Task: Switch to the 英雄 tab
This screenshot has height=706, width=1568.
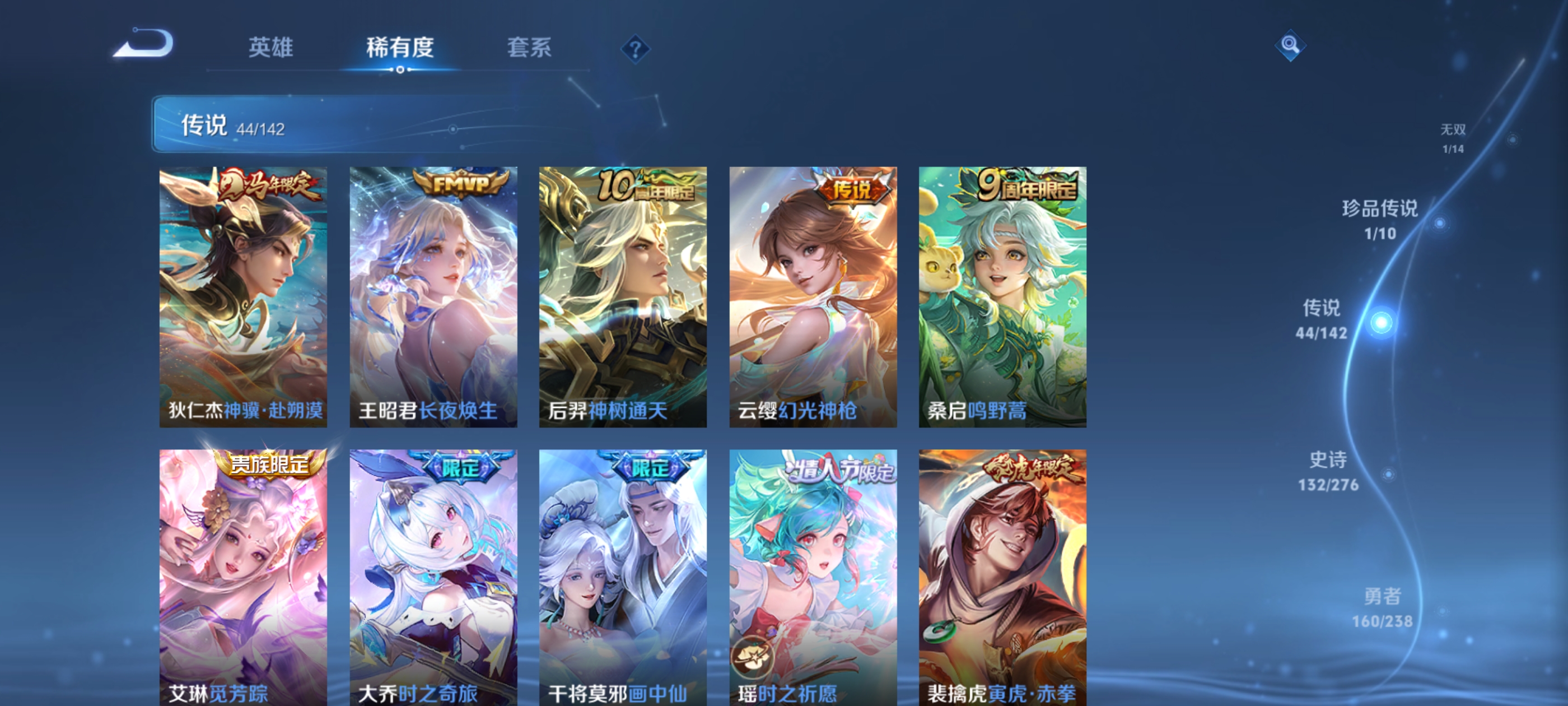Action: [x=270, y=49]
